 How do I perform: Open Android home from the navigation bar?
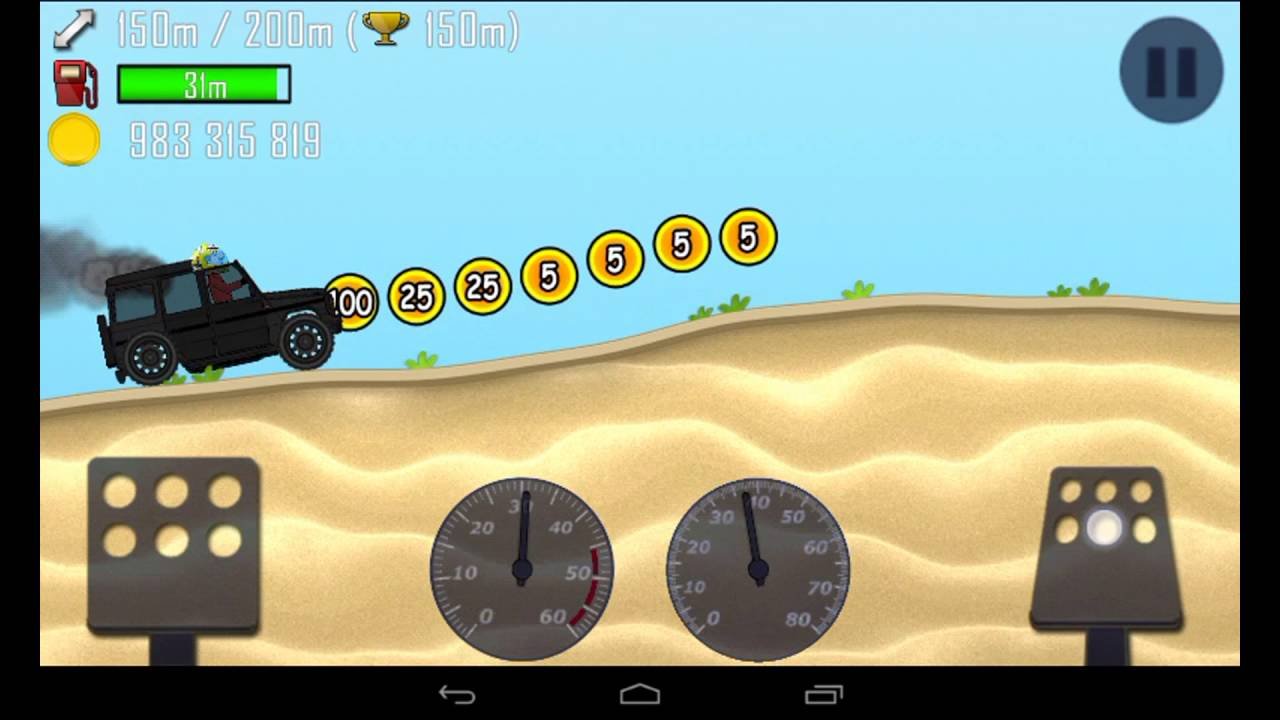(640, 694)
